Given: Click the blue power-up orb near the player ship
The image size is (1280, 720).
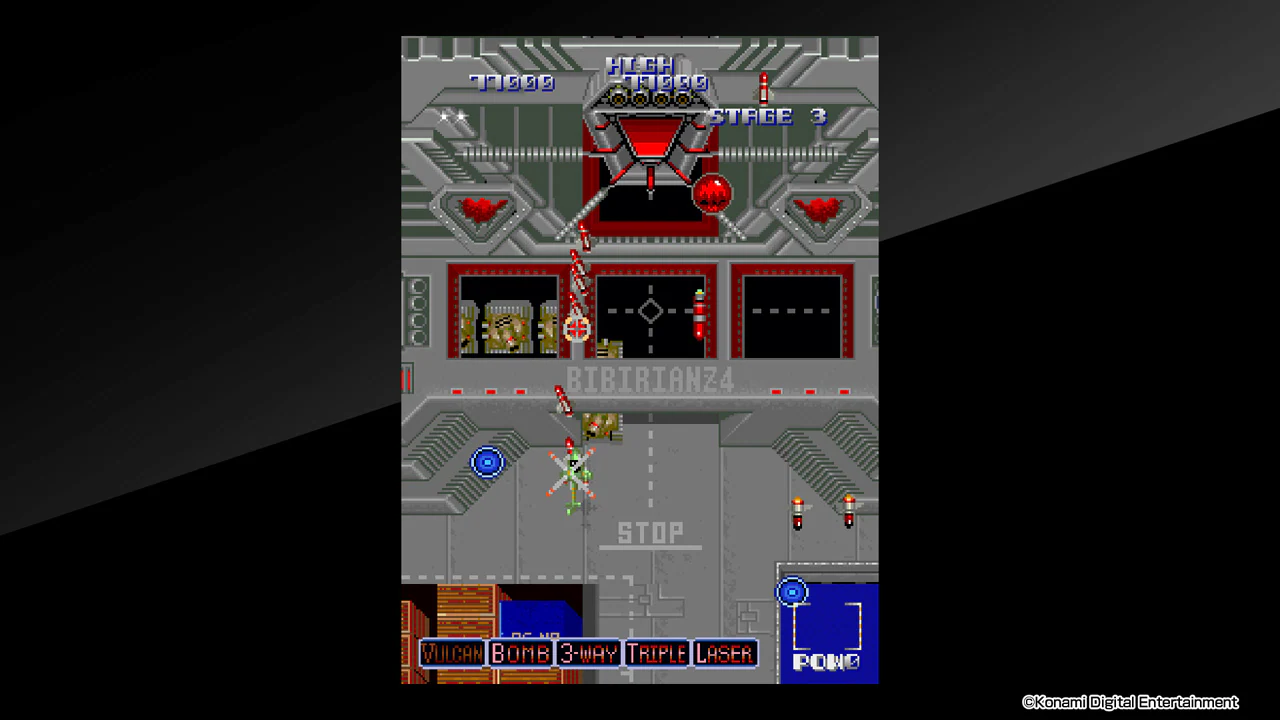Looking at the screenshot, I should coord(488,461).
